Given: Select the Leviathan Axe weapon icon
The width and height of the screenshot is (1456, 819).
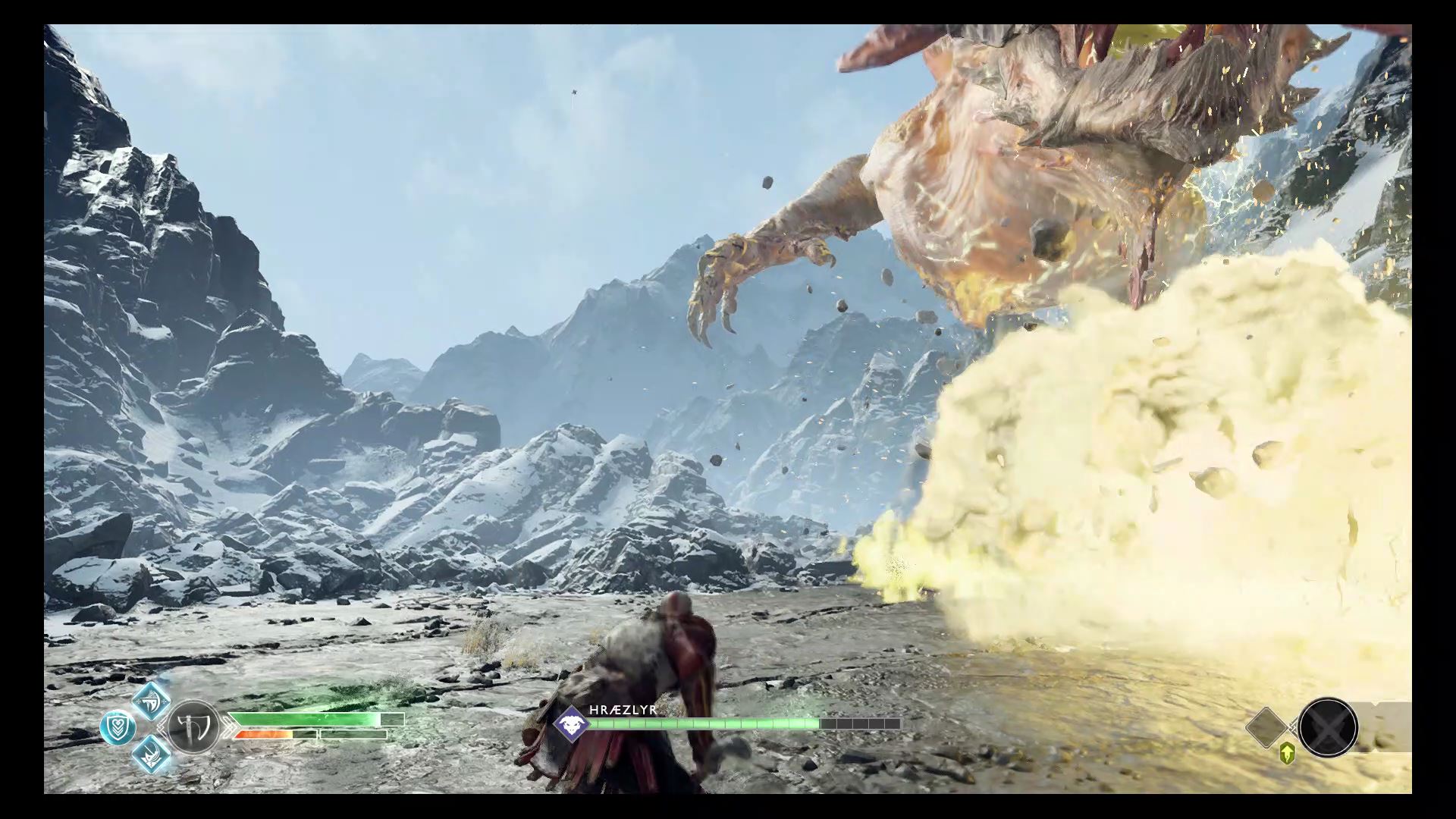Looking at the screenshot, I should coord(193,727).
